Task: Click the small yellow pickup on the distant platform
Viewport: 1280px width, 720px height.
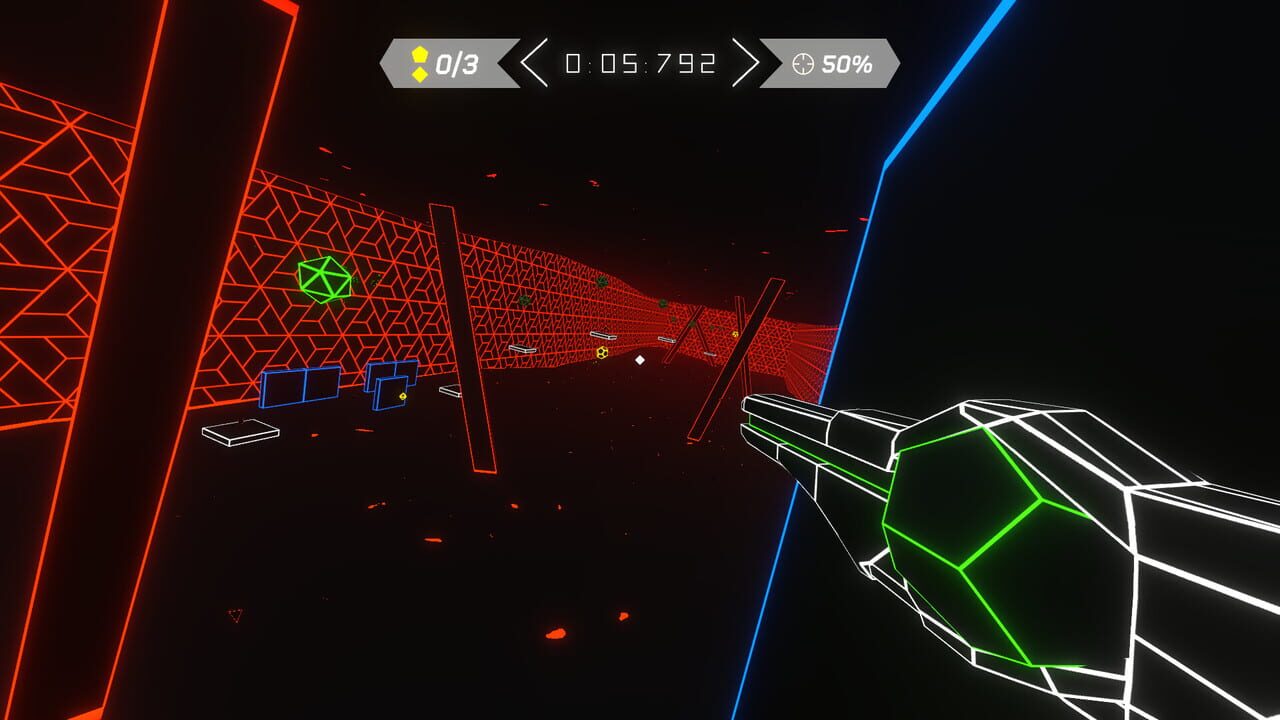Action: point(734,334)
